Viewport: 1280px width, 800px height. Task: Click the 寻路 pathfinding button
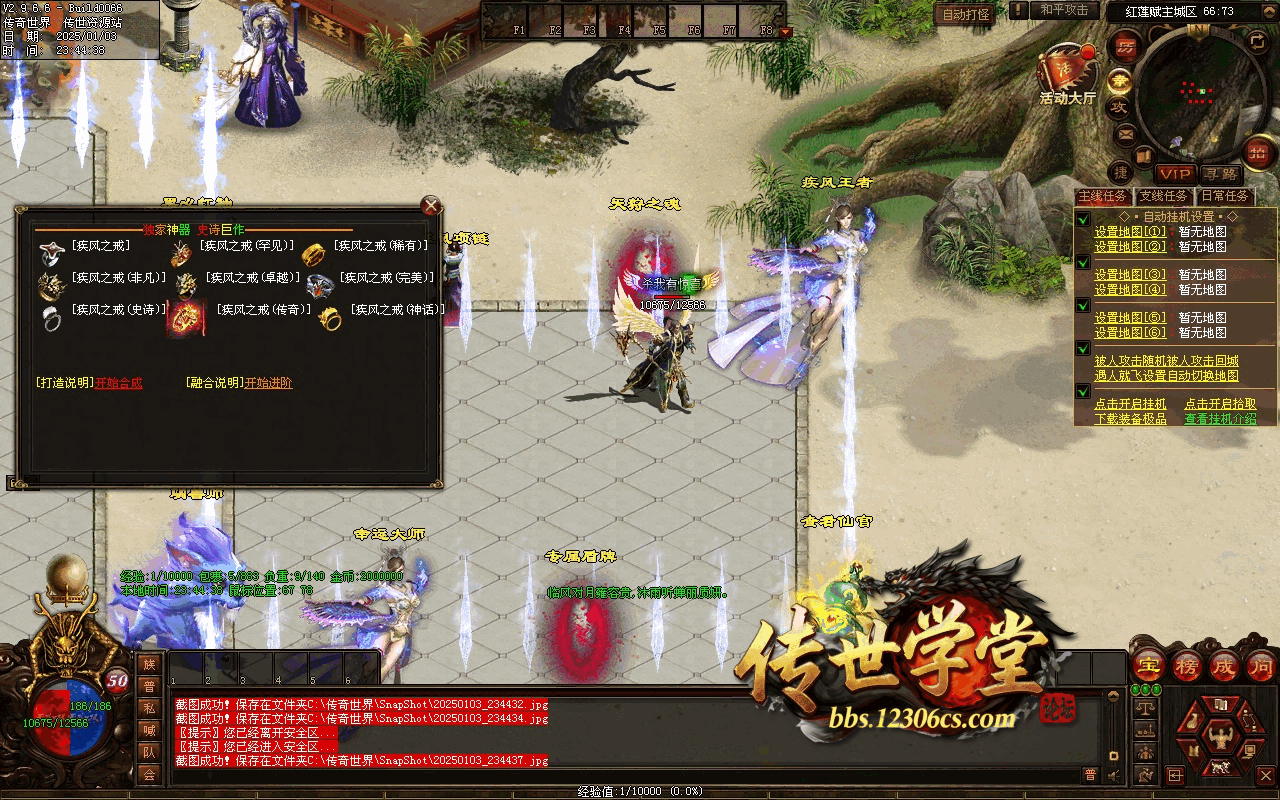pyautogui.click(x=1220, y=174)
